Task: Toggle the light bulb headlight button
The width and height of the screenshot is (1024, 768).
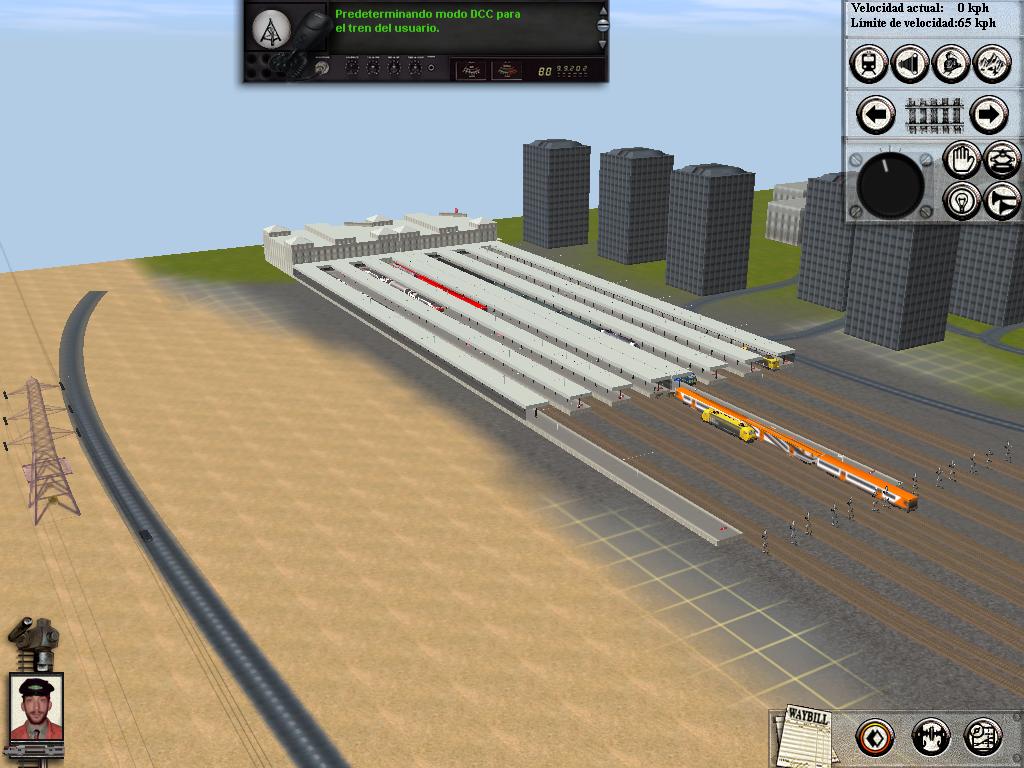Action: 962,201
